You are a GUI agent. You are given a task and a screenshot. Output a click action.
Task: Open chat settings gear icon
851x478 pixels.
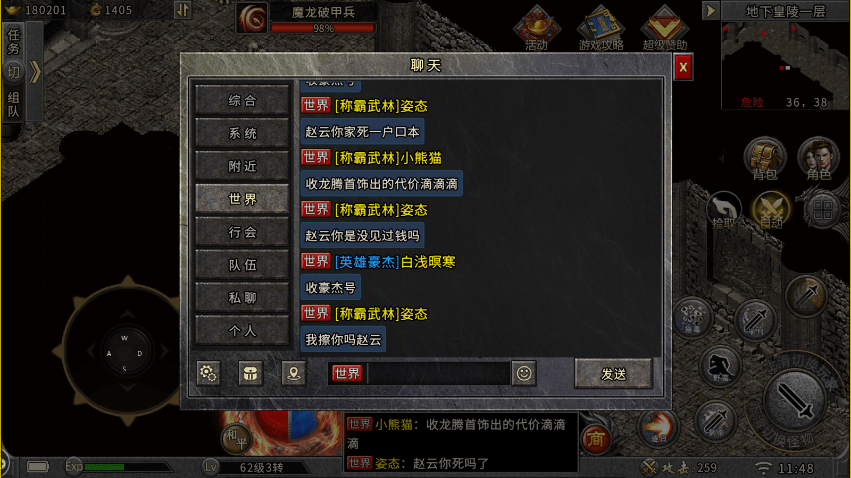coord(208,374)
